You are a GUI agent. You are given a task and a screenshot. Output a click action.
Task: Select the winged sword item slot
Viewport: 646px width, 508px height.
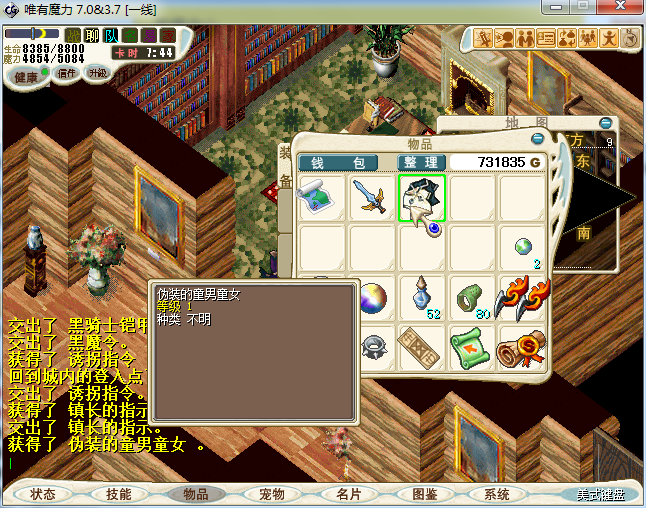coord(373,198)
